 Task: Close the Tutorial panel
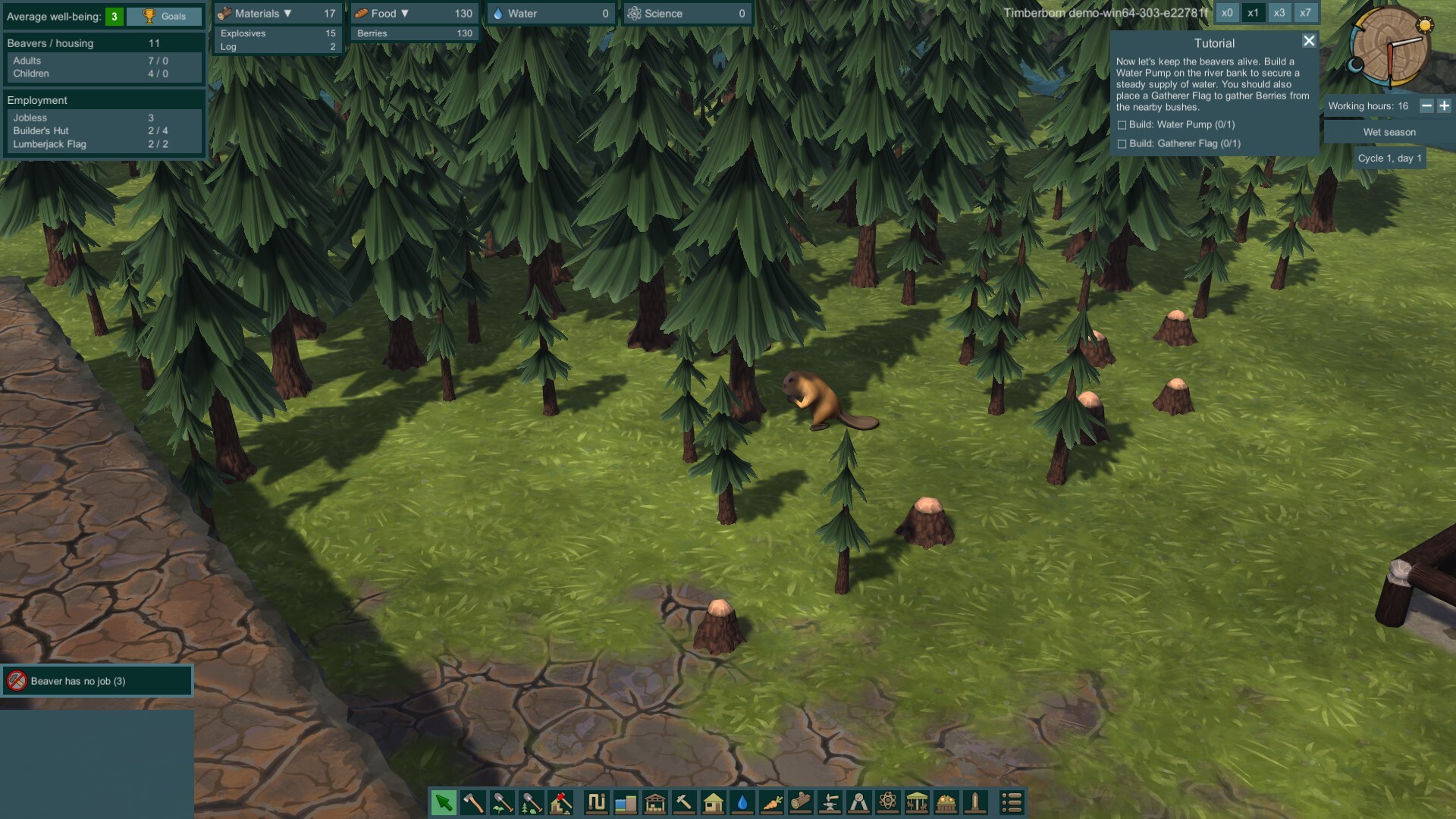point(1309,41)
